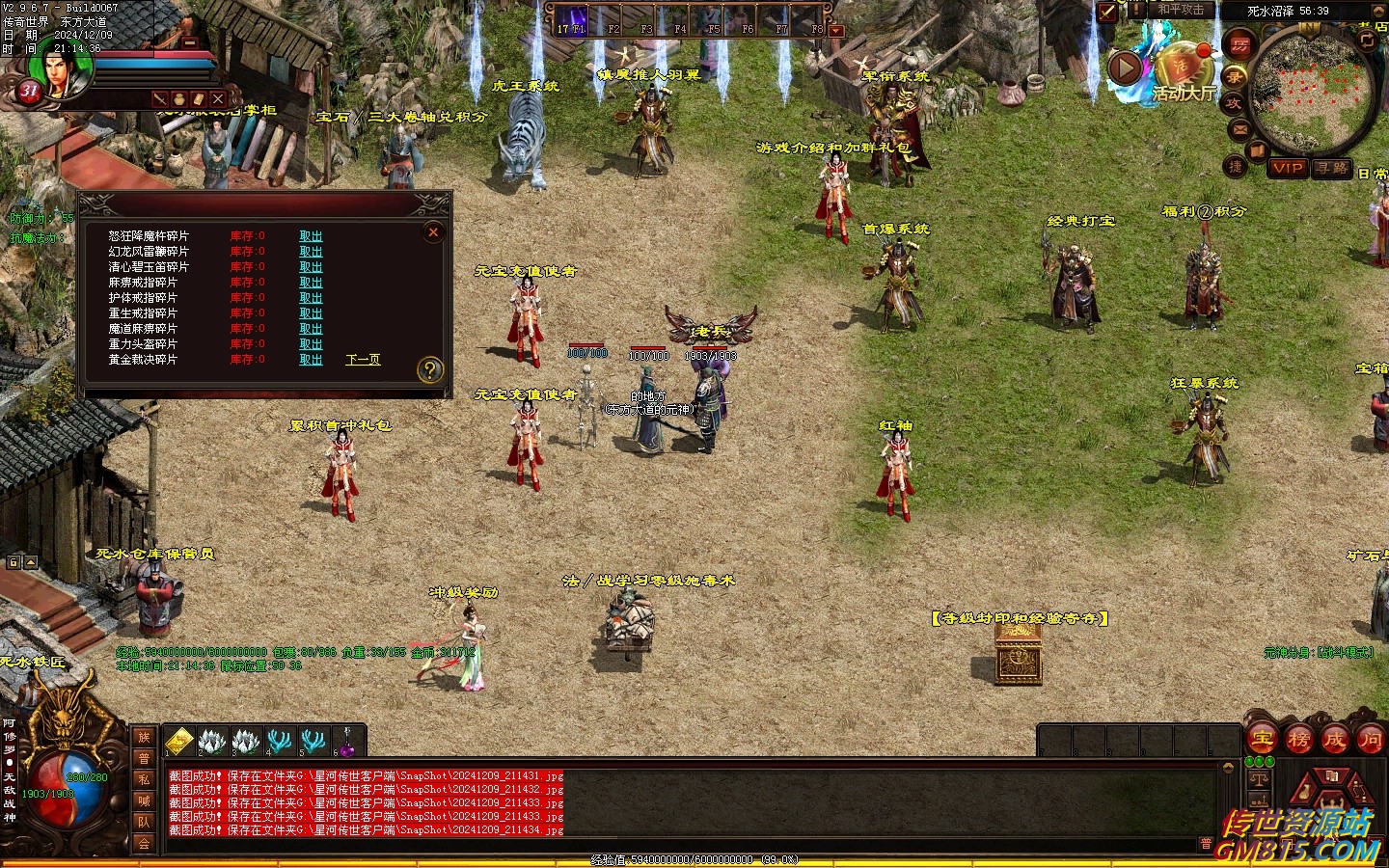This screenshot has width=1389, height=868.
Task: Activate 寻路 pathfinding button
Action: point(1332,168)
